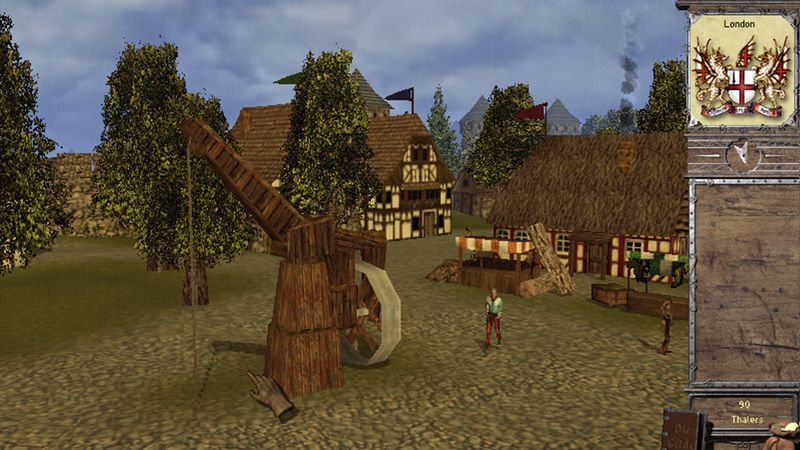Click the round compass dial below the crest
Viewport: 800px width, 450px height.
pyautogui.click(x=740, y=155)
